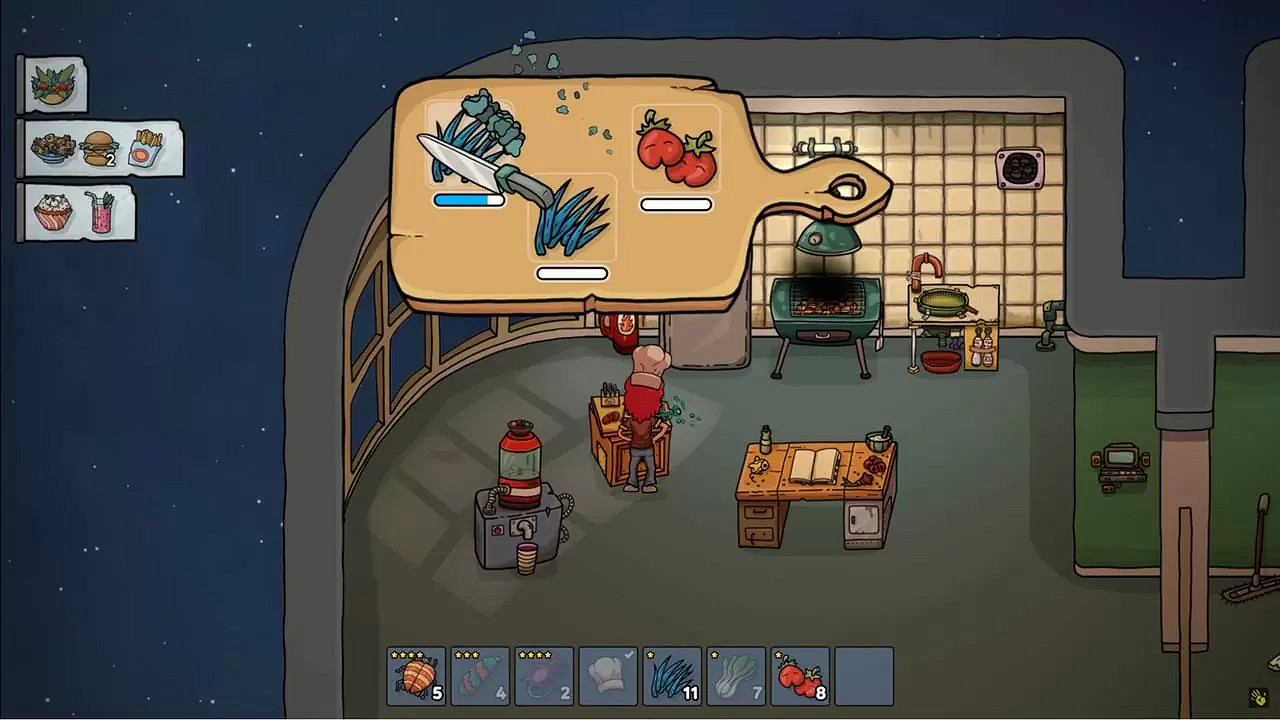Screen dimensions: 1280x720
Task: Select the tomatoes hotbar slot
Action: tap(800, 675)
